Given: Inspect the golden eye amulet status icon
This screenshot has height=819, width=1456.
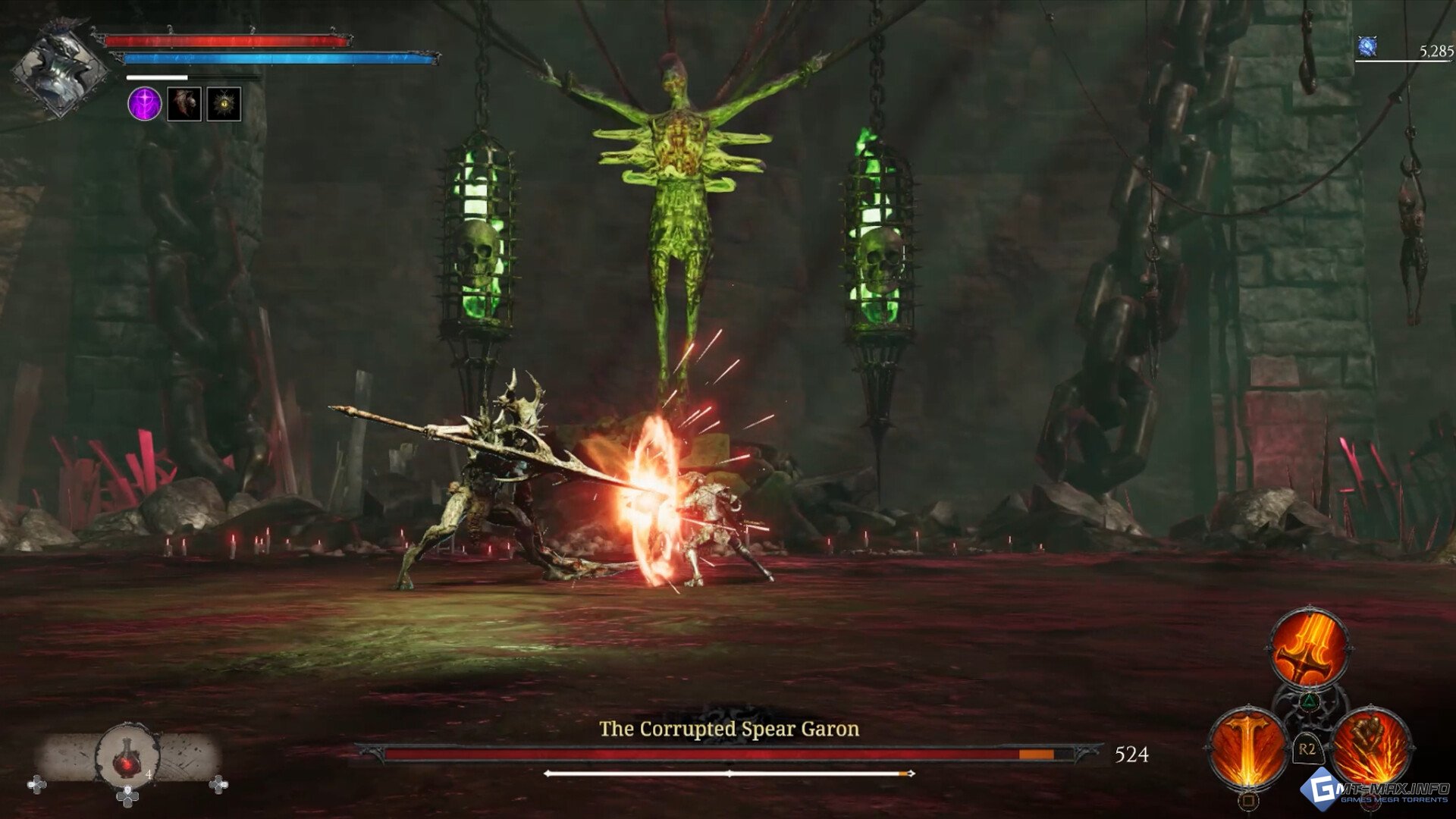Looking at the screenshot, I should [224, 104].
